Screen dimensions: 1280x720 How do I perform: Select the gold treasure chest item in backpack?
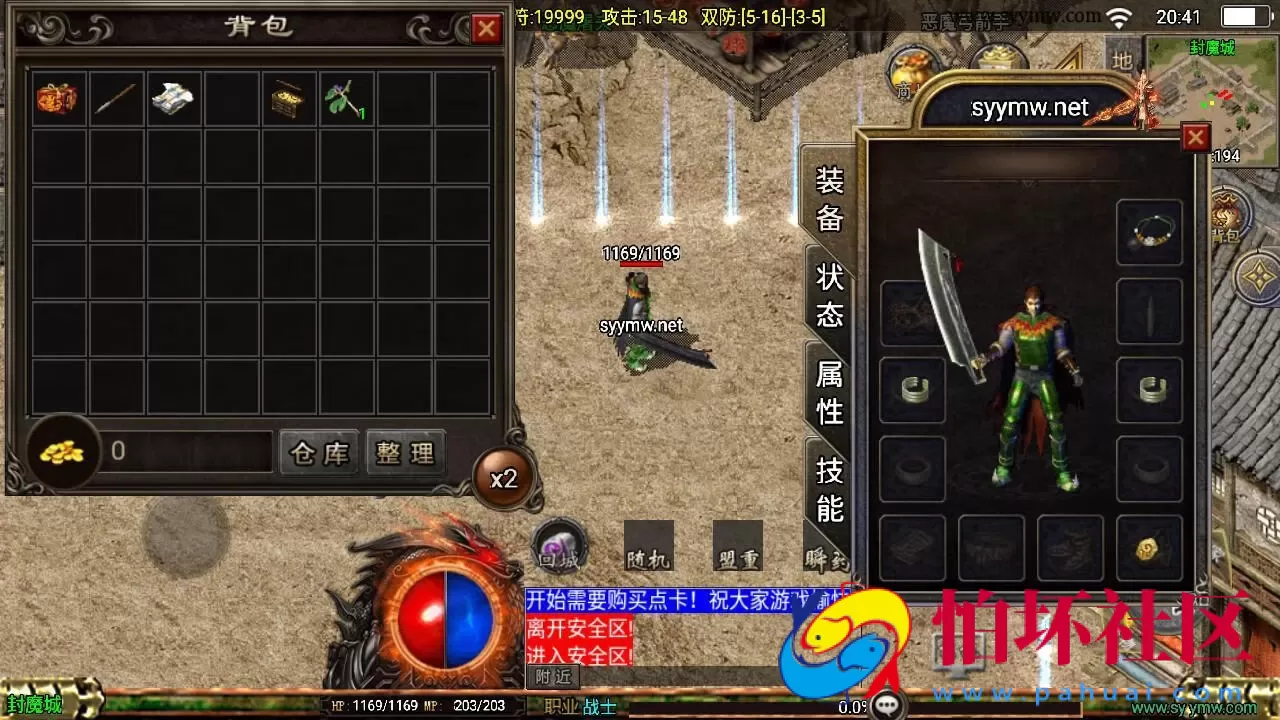(x=289, y=97)
